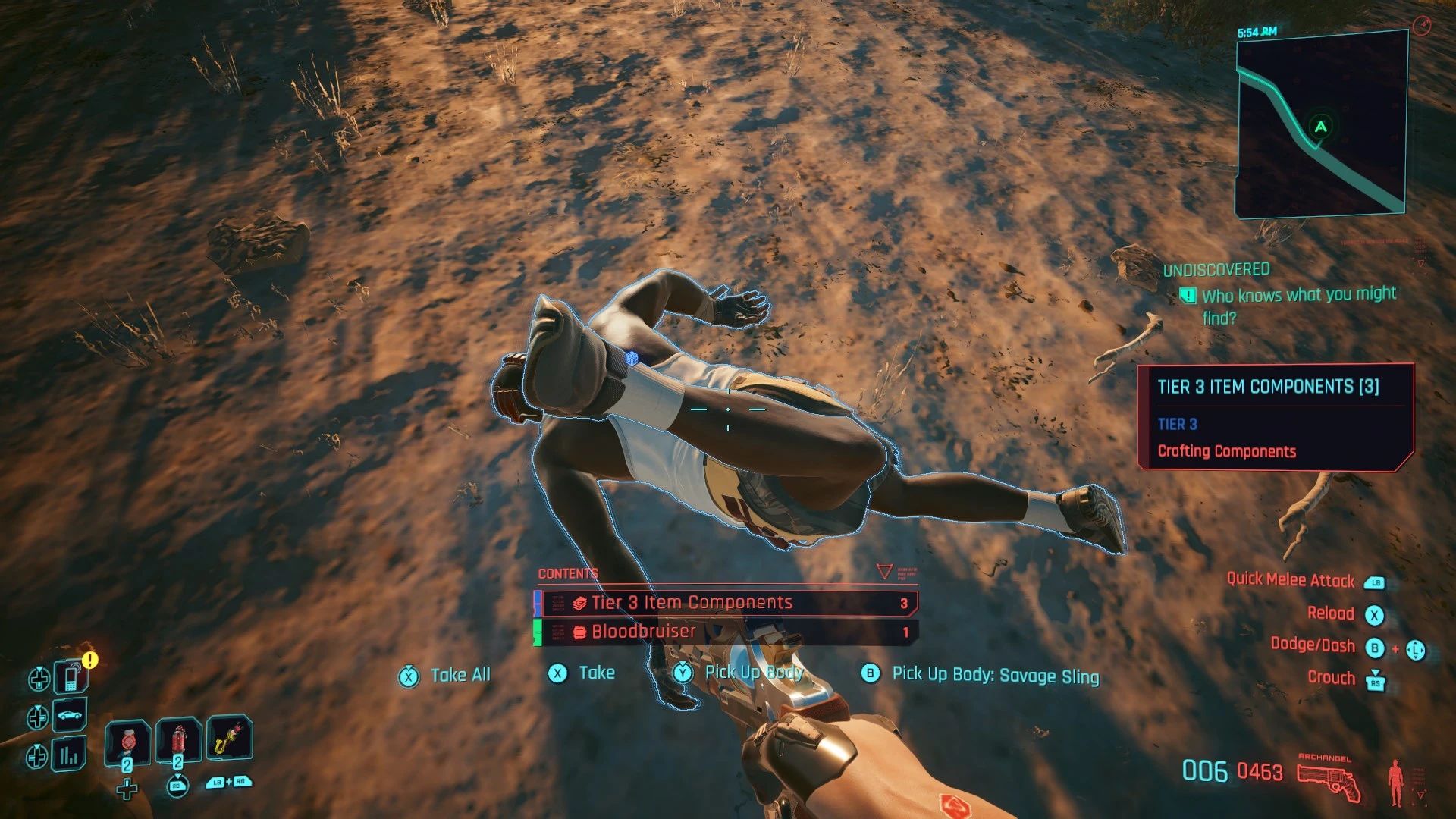The height and width of the screenshot is (819, 1456).
Task: Expand the chevron above the phone D-pad control
Action: tap(39, 668)
